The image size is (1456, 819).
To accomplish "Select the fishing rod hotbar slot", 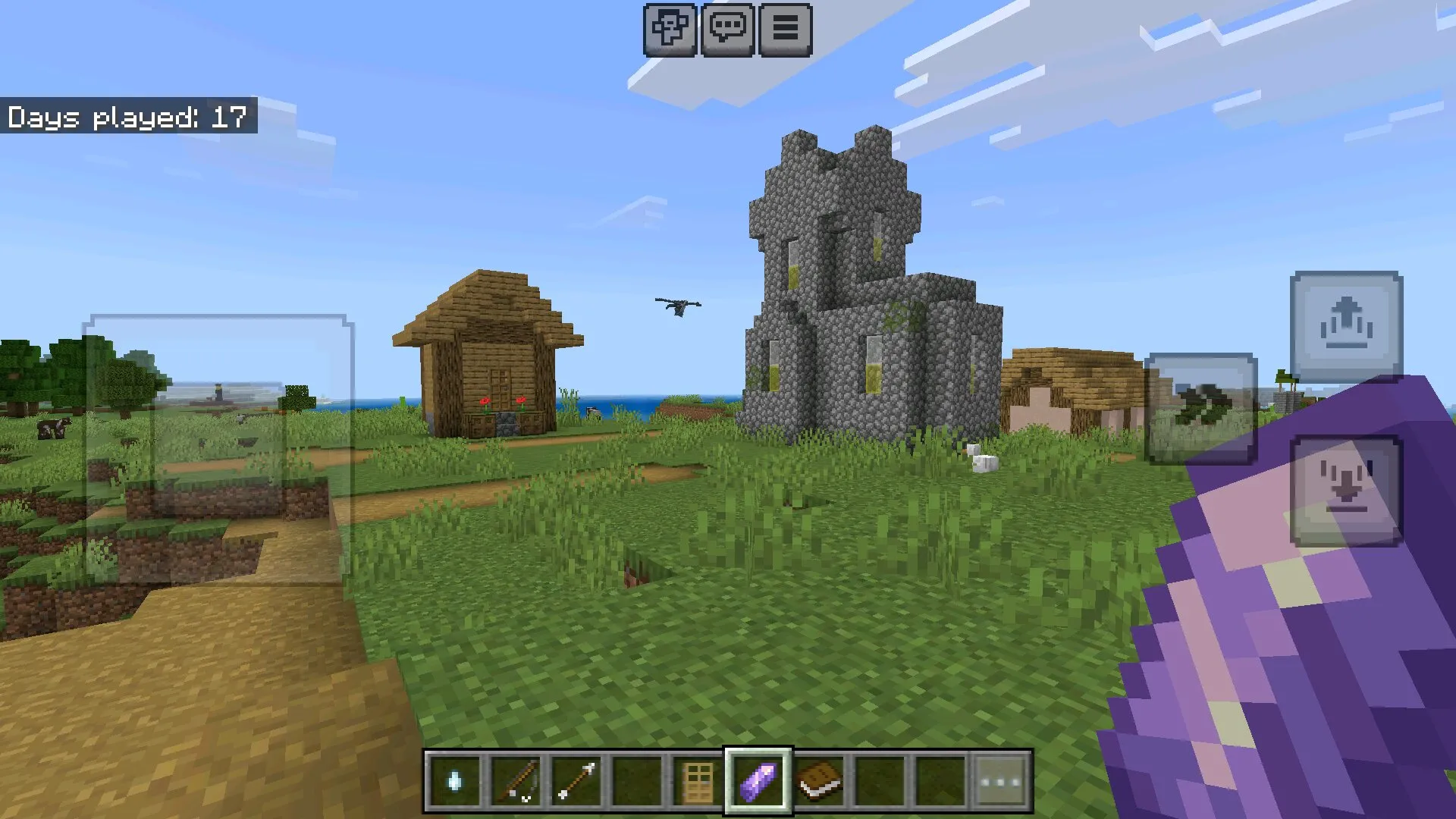I will 516,781.
